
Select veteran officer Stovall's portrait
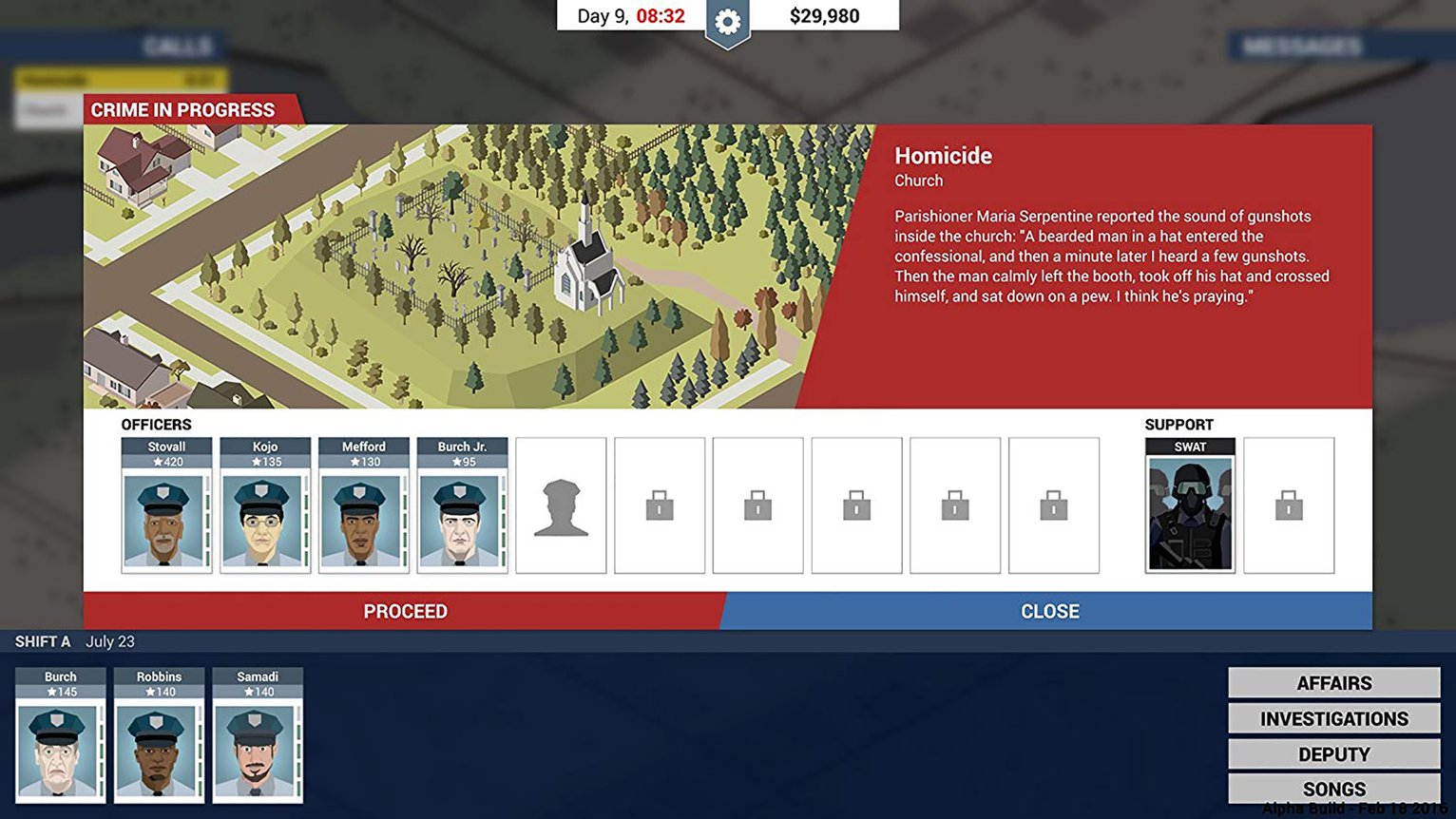[x=165, y=508]
